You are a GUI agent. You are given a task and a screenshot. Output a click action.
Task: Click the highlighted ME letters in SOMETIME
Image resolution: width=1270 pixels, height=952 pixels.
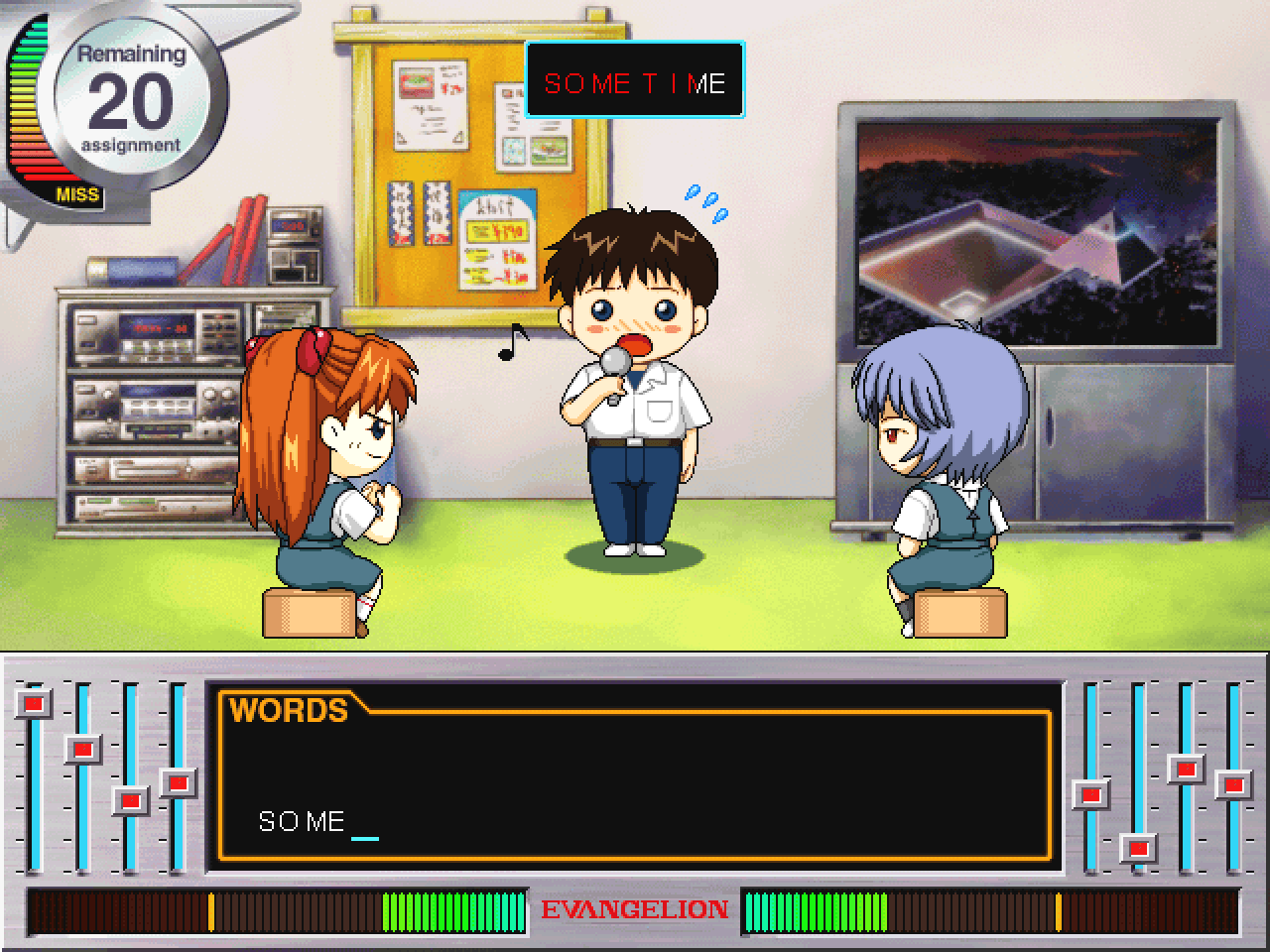point(710,83)
